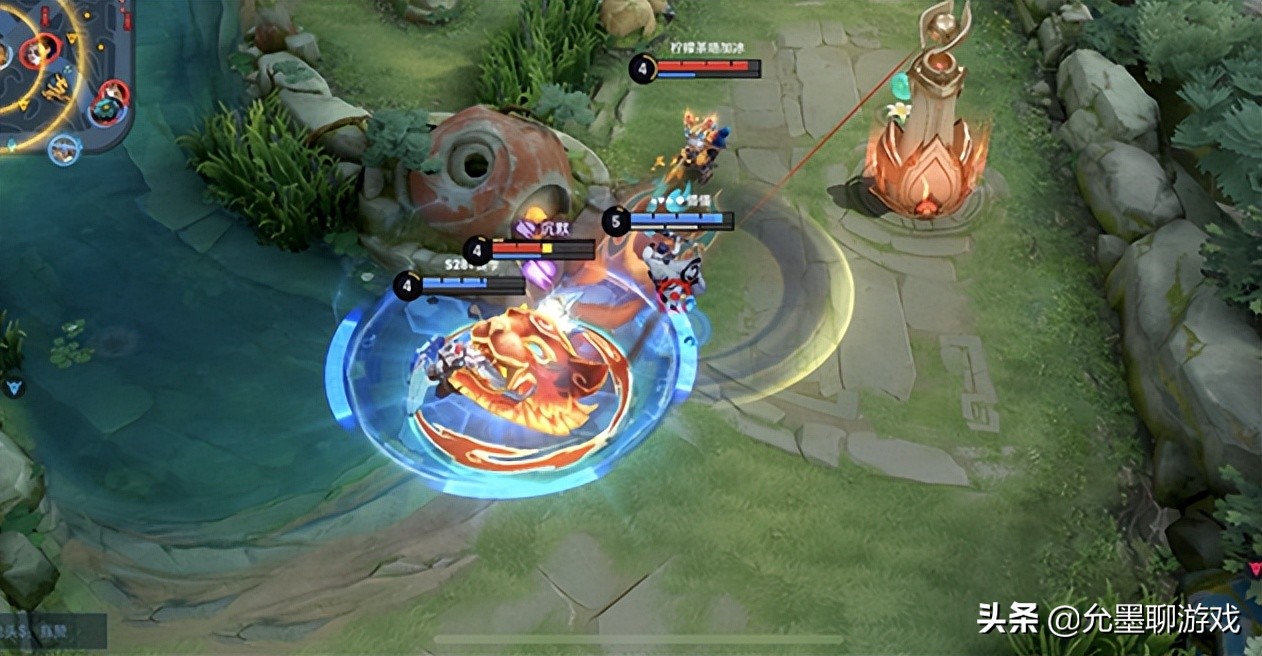Select the blue-ringed ally marker on minimap

64,151
